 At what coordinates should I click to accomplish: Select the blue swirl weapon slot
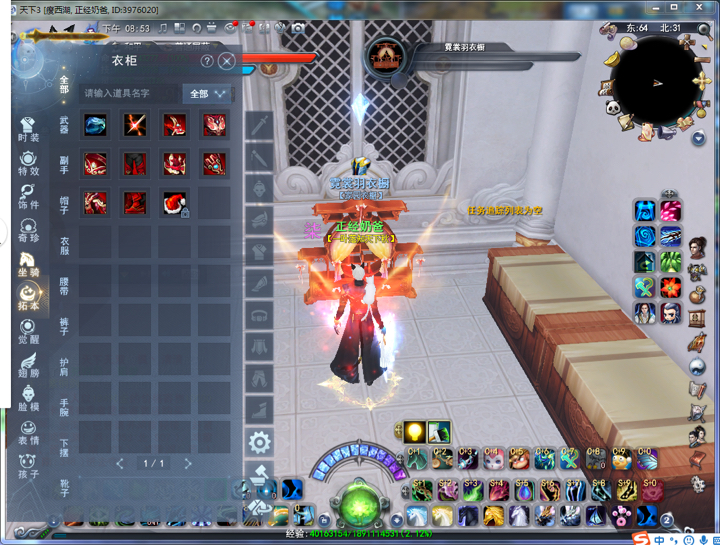pos(95,124)
